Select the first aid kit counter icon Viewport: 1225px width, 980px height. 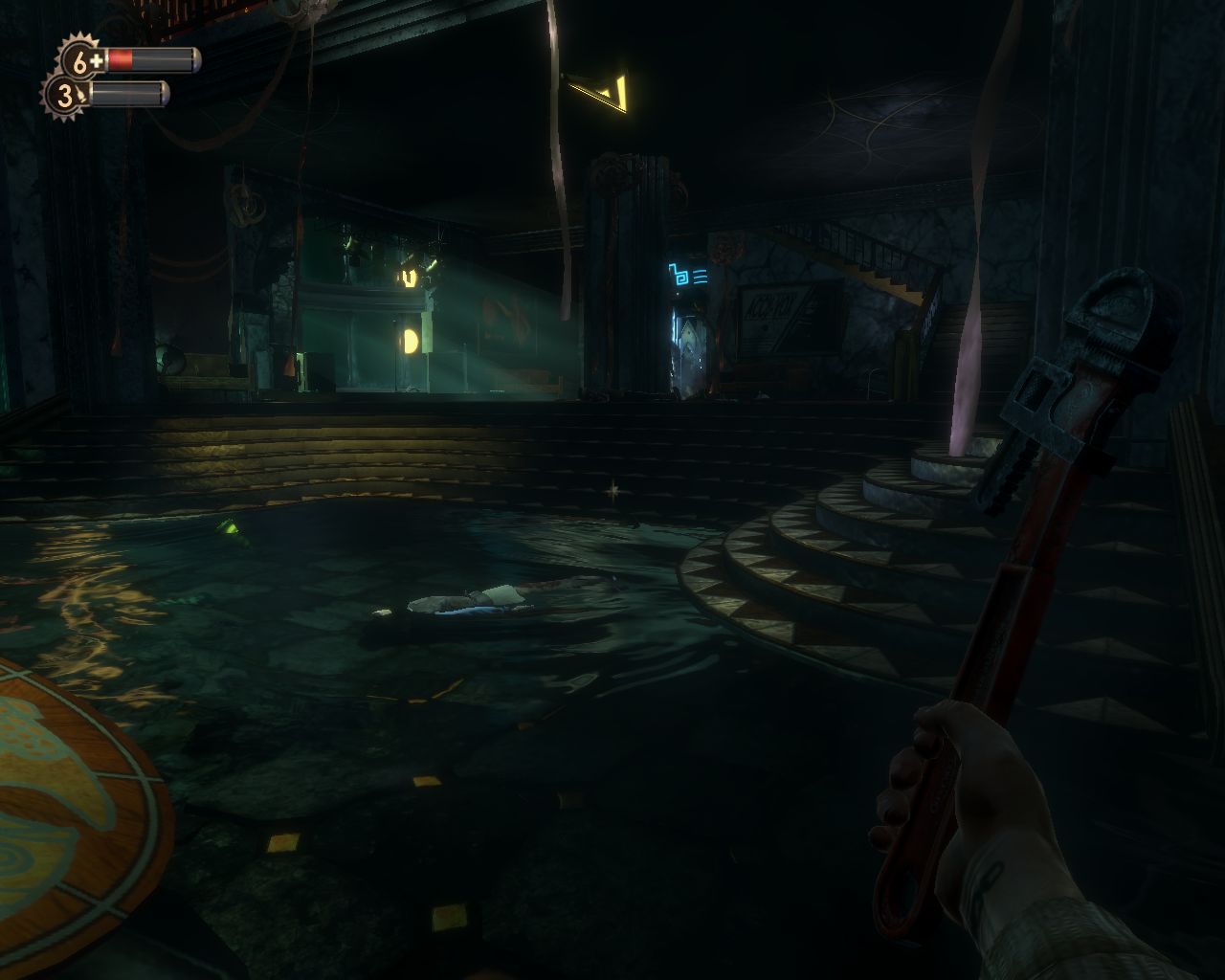(81, 61)
